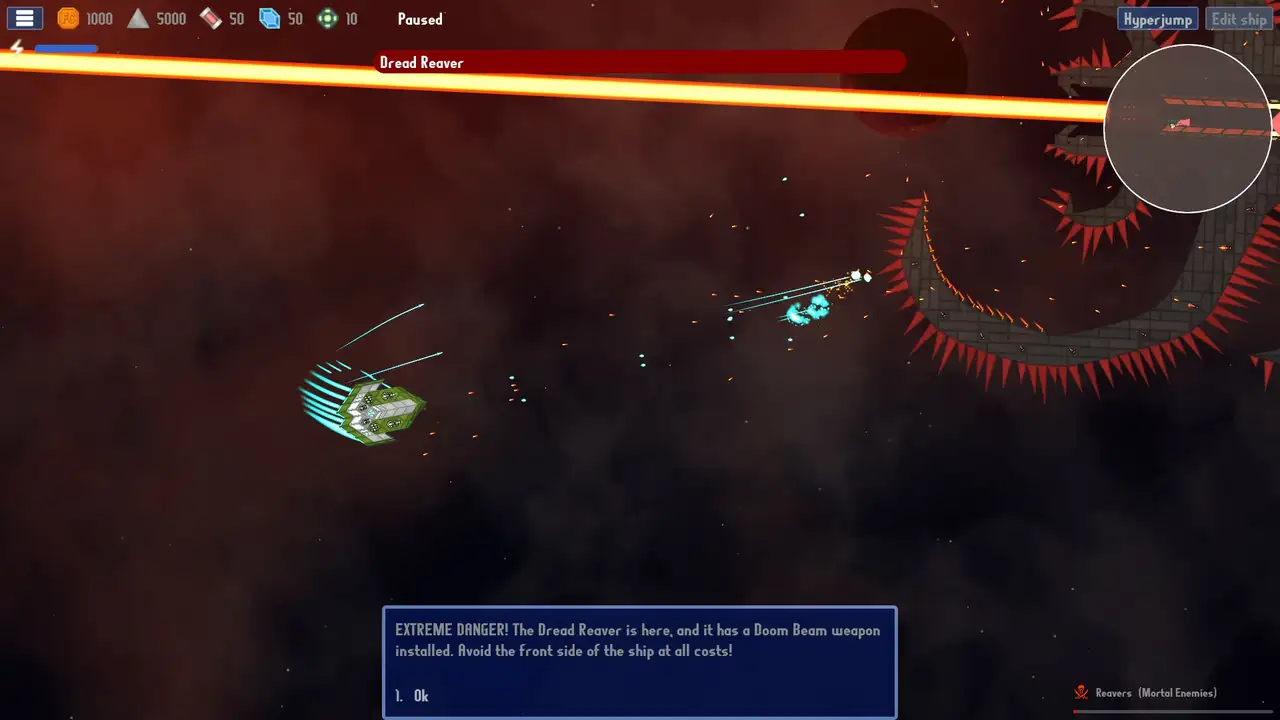Click the minimap circle in the corner
The height and width of the screenshot is (720, 1280).
(1188, 130)
